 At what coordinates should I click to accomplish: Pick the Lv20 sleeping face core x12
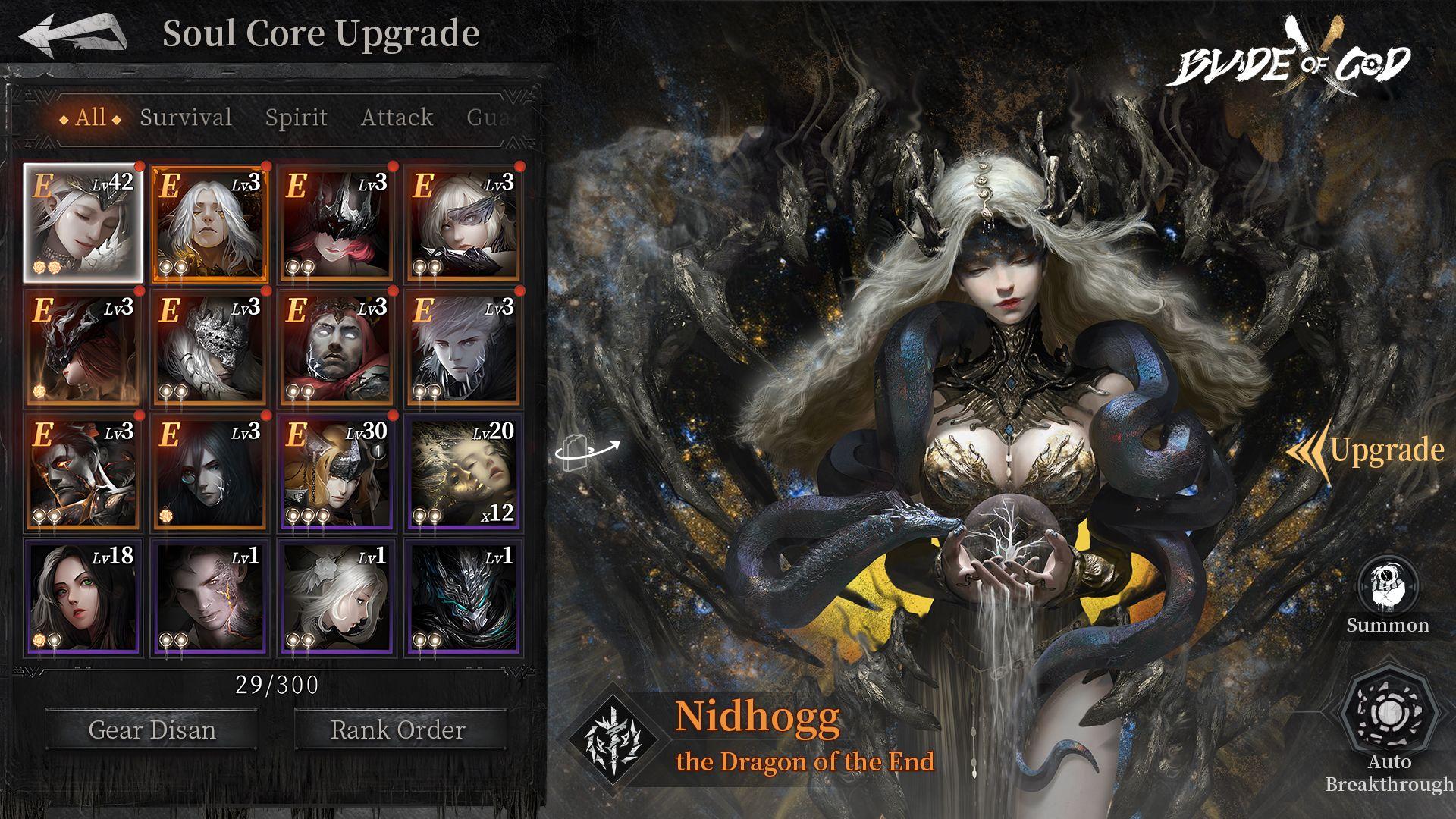click(x=463, y=473)
